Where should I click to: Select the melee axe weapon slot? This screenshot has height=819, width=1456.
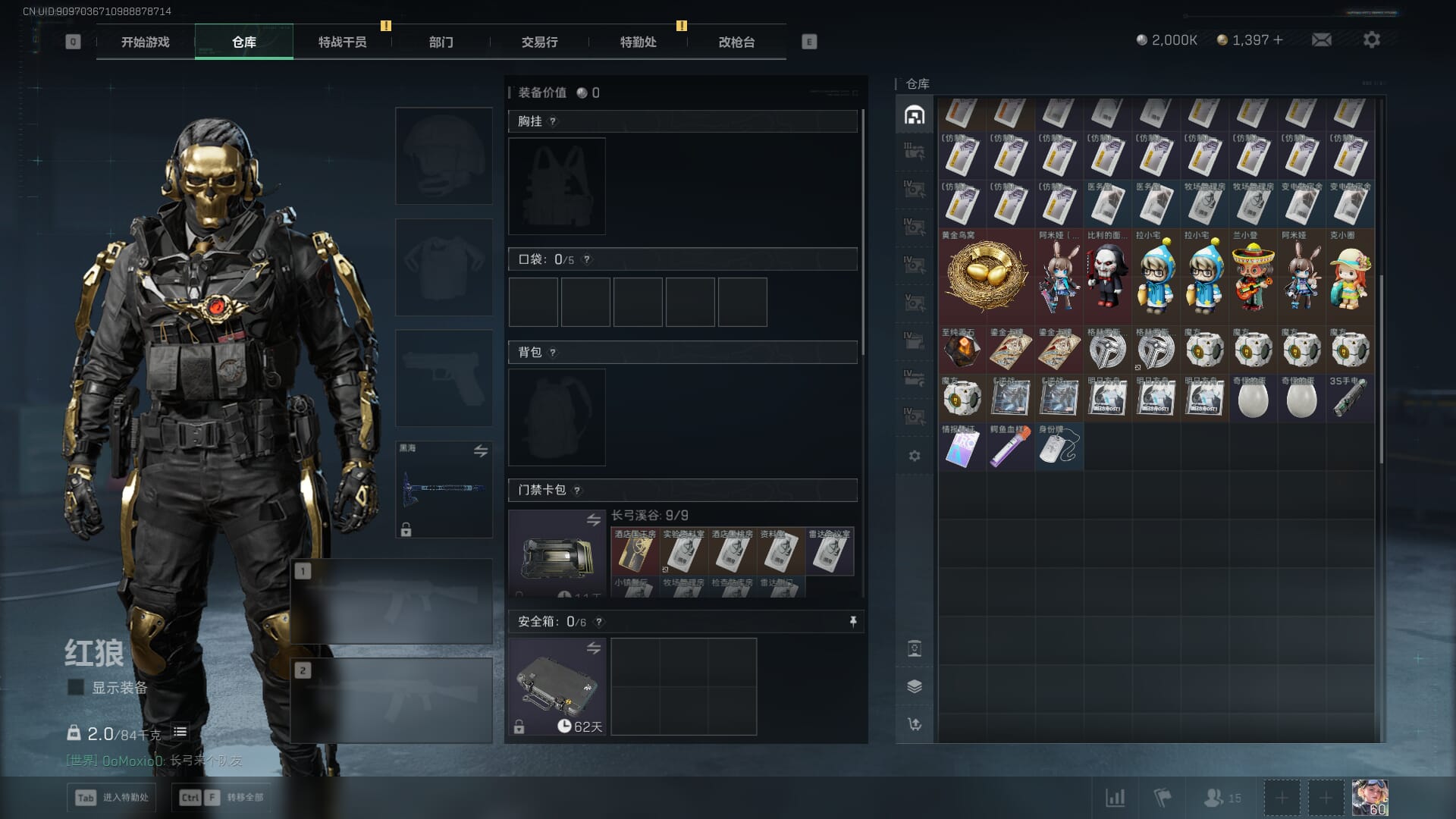(444, 489)
